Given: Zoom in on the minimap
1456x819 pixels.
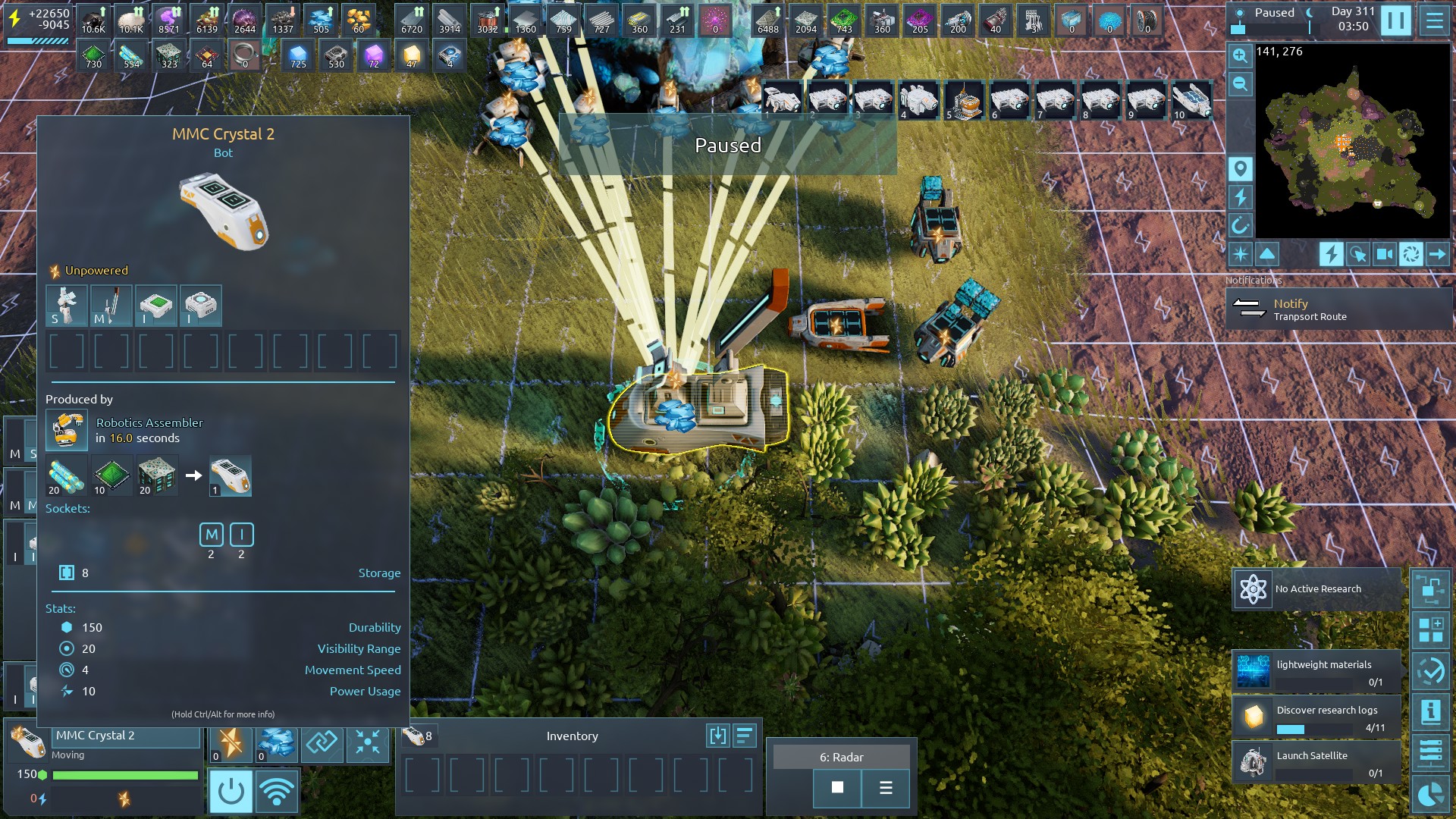Looking at the screenshot, I should click(x=1240, y=55).
